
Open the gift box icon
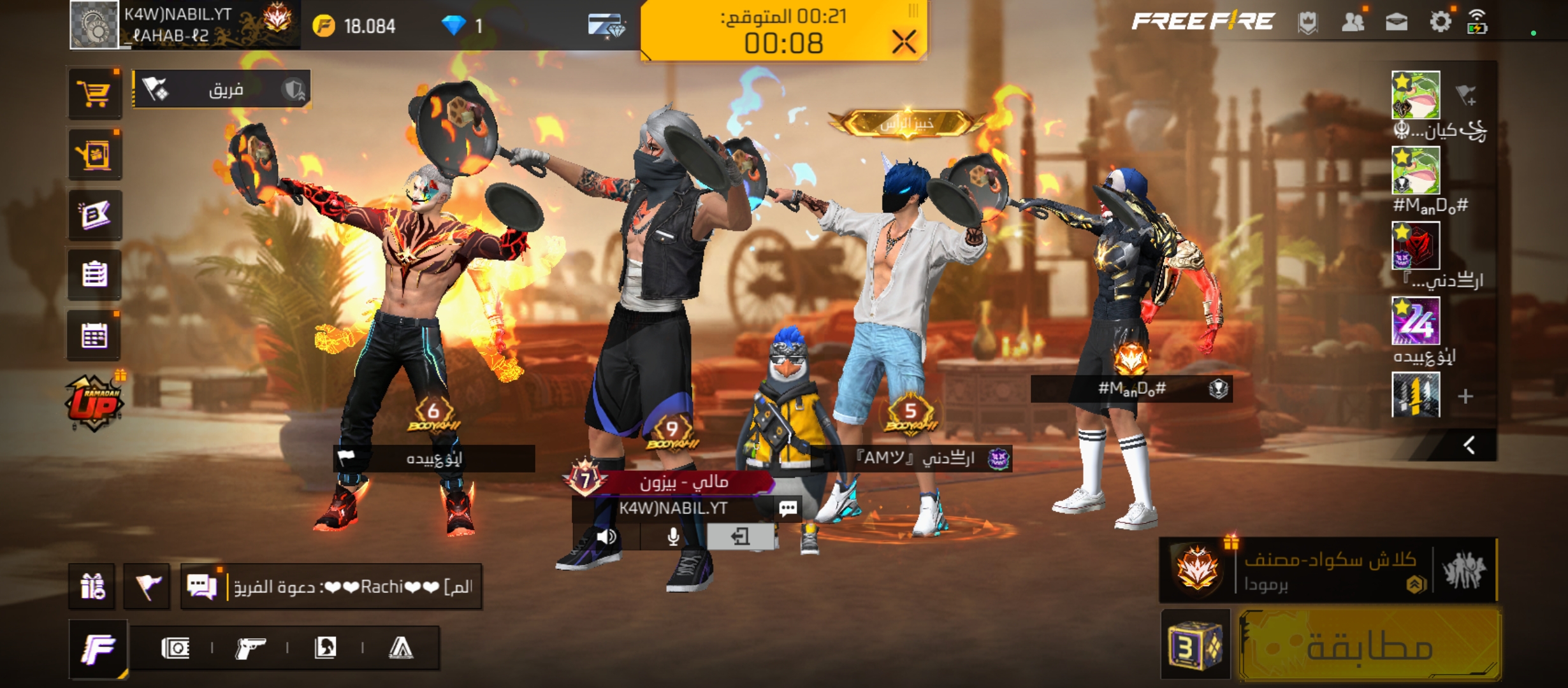coord(92,586)
